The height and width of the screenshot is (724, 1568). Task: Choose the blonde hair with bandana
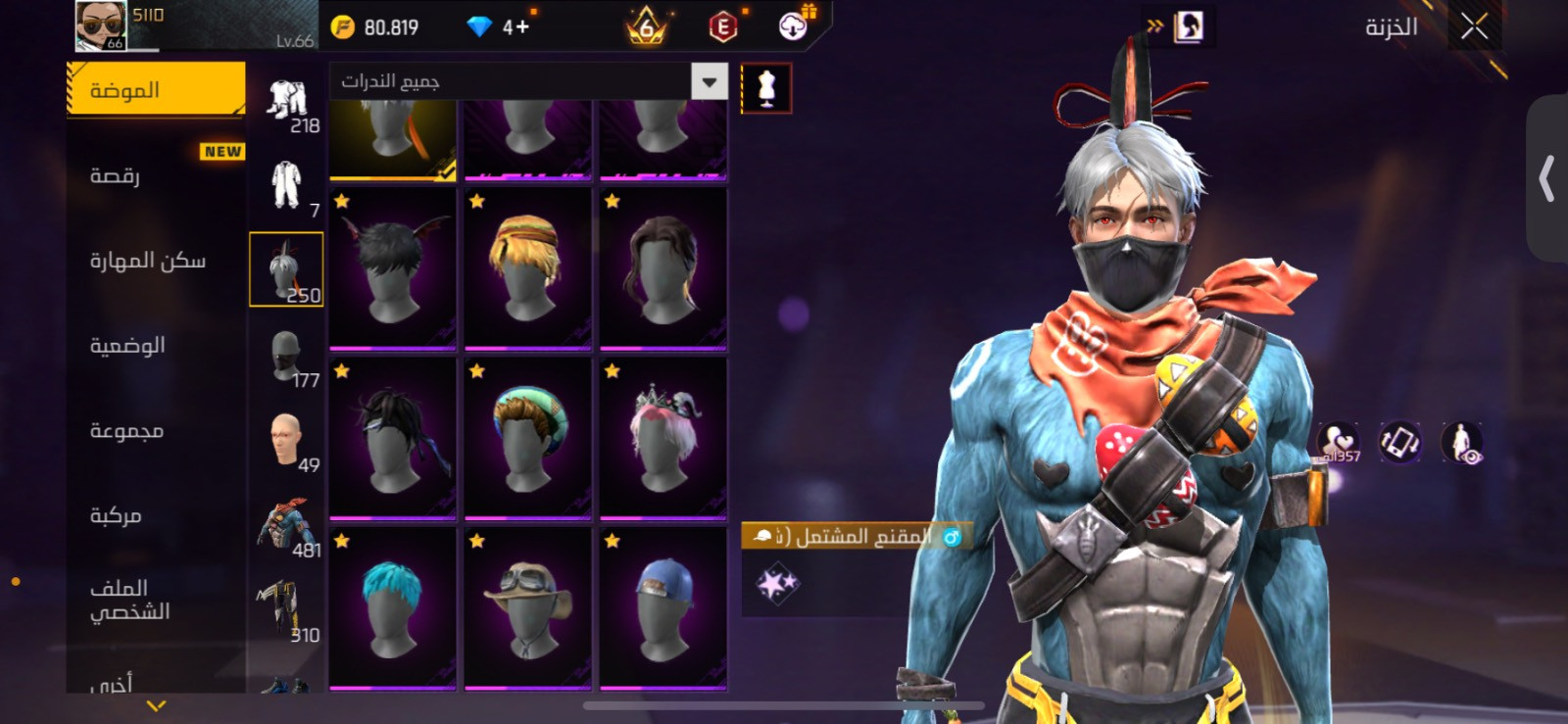(528, 267)
